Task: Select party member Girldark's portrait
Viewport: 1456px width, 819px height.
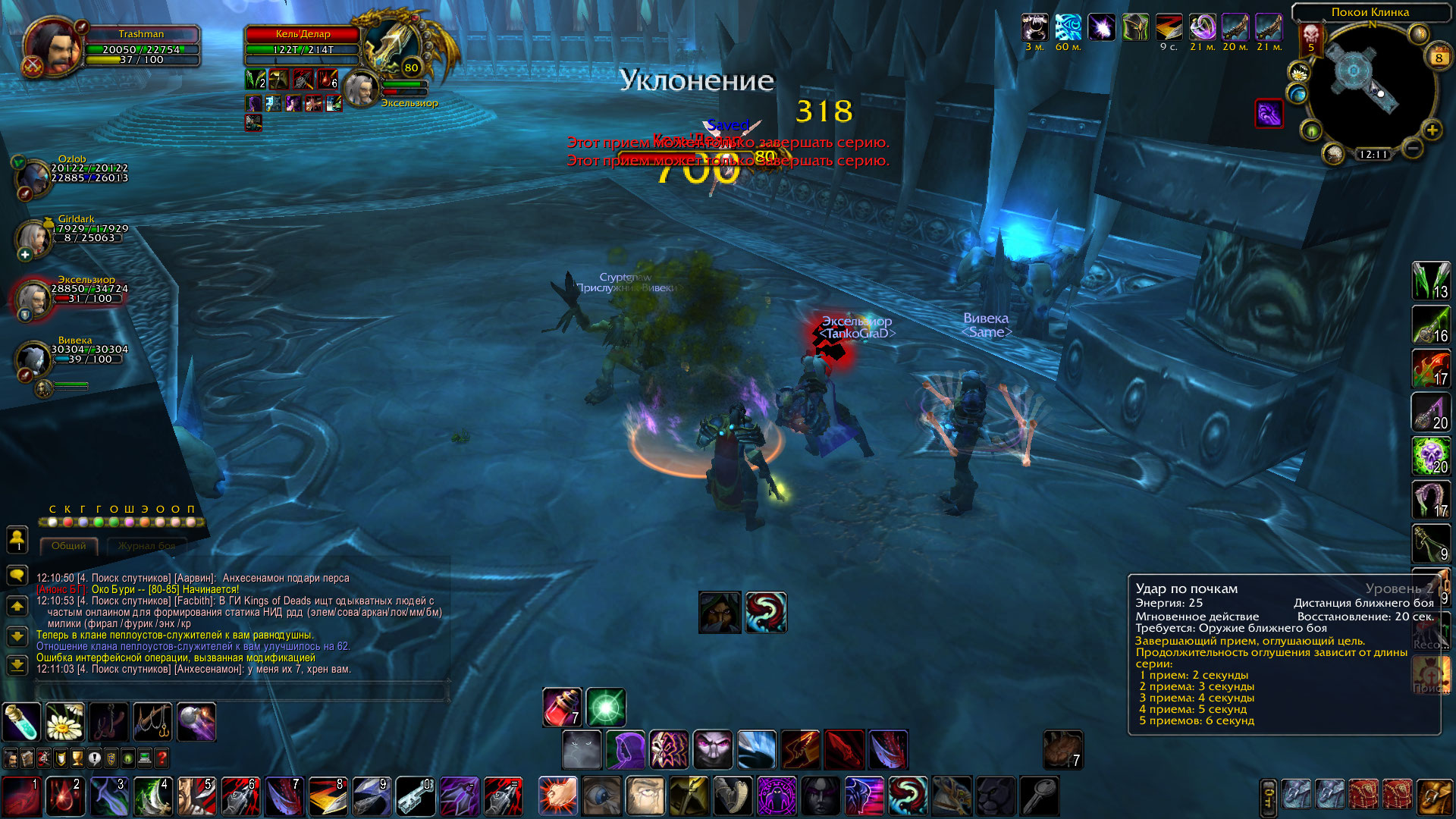Action: click(33, 237)
